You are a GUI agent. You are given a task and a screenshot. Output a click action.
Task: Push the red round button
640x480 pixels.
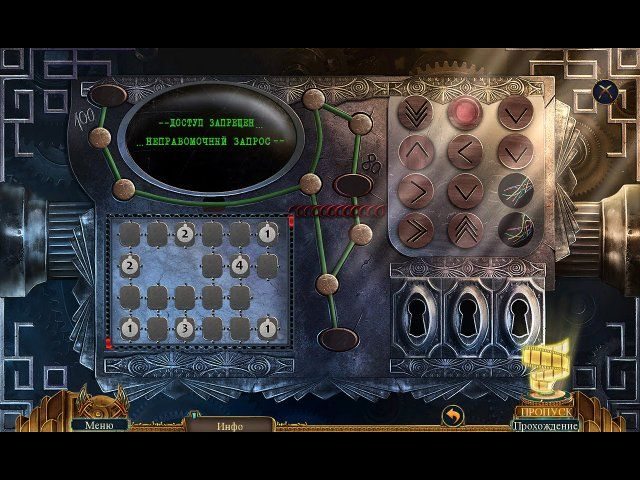coord(464,113)
